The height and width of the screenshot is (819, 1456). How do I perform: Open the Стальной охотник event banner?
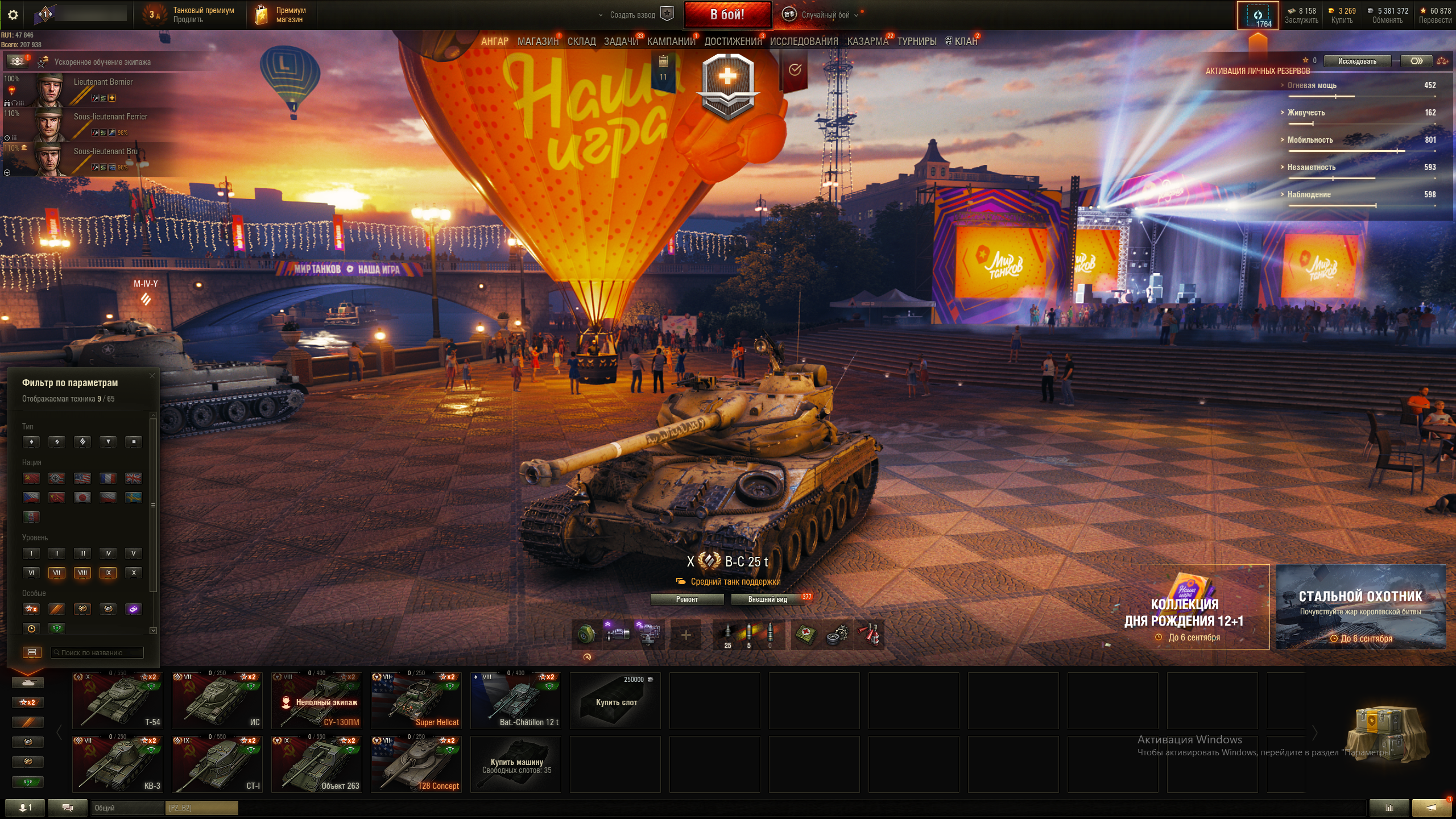[x=1360, y=606]
